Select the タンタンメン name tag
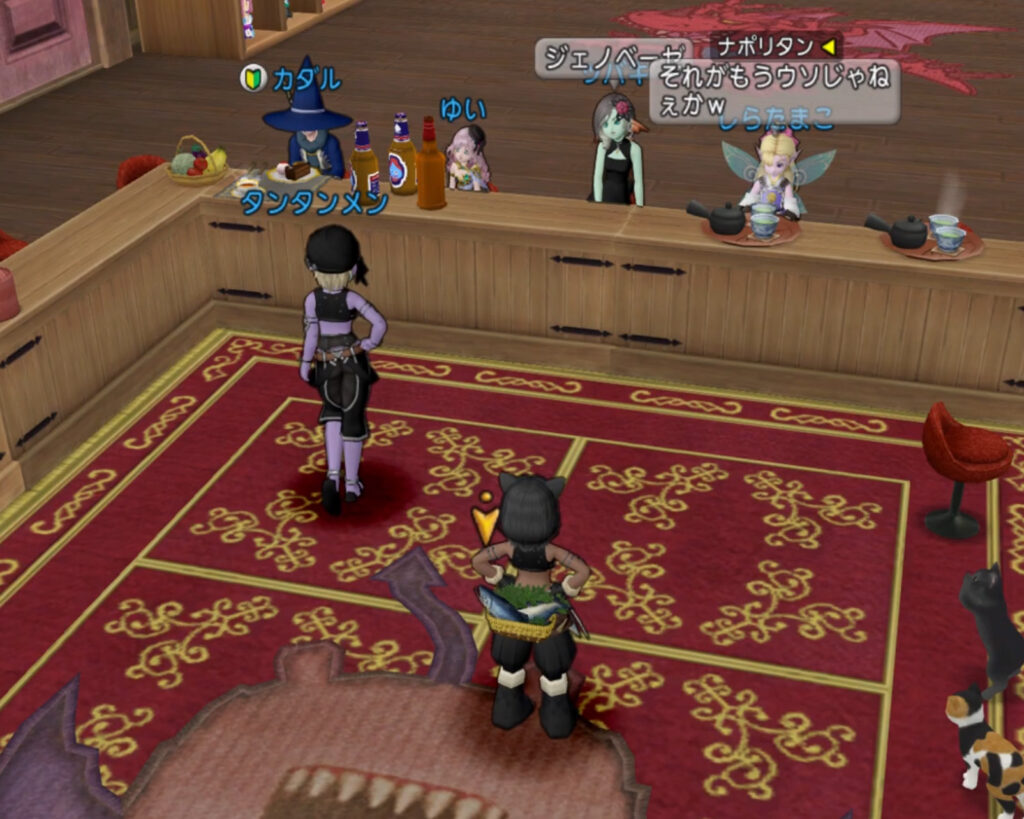Viewport: 1024px width, 819px height. pyautogui.click(x=314, y=203)
